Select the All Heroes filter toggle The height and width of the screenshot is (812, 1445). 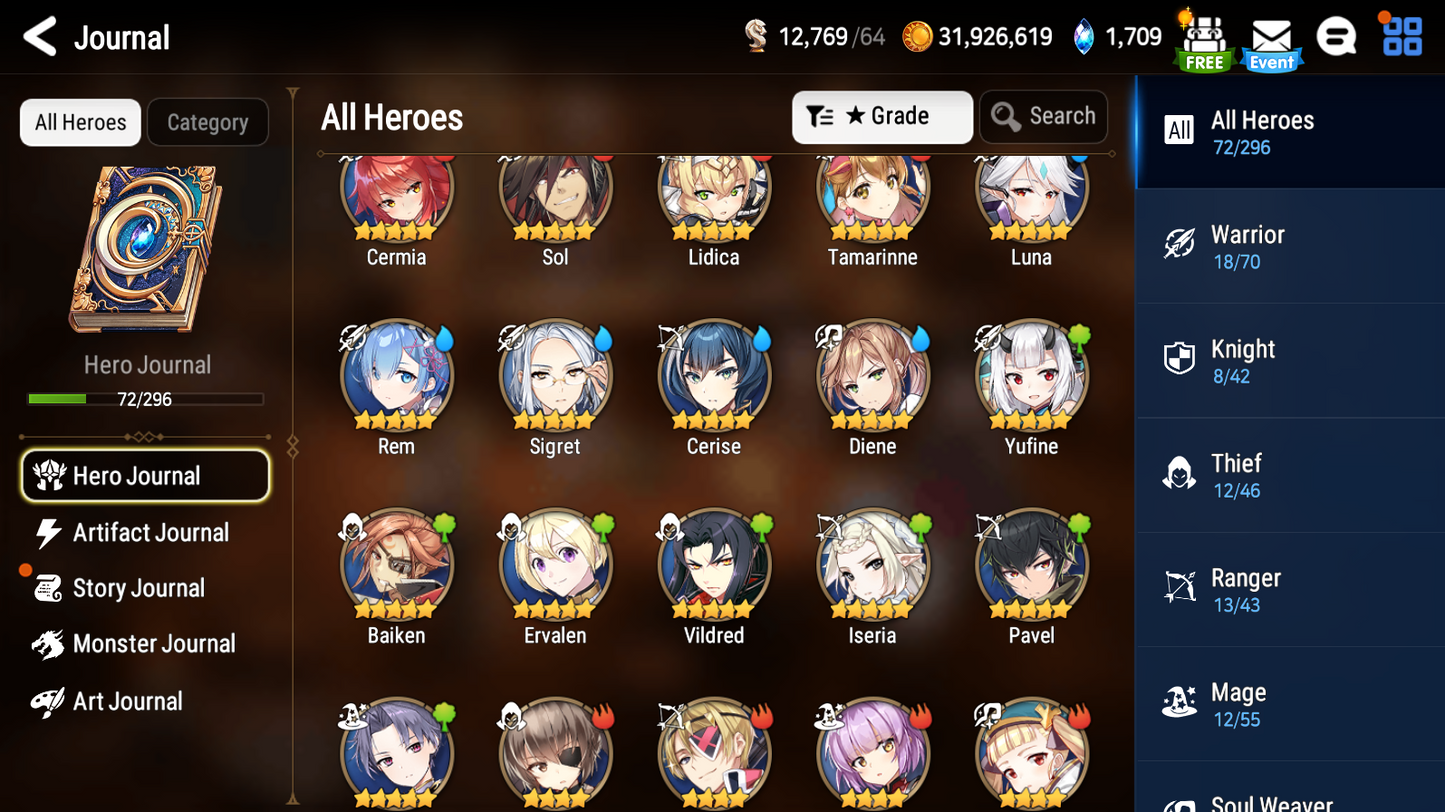click(x=79, y=122)
